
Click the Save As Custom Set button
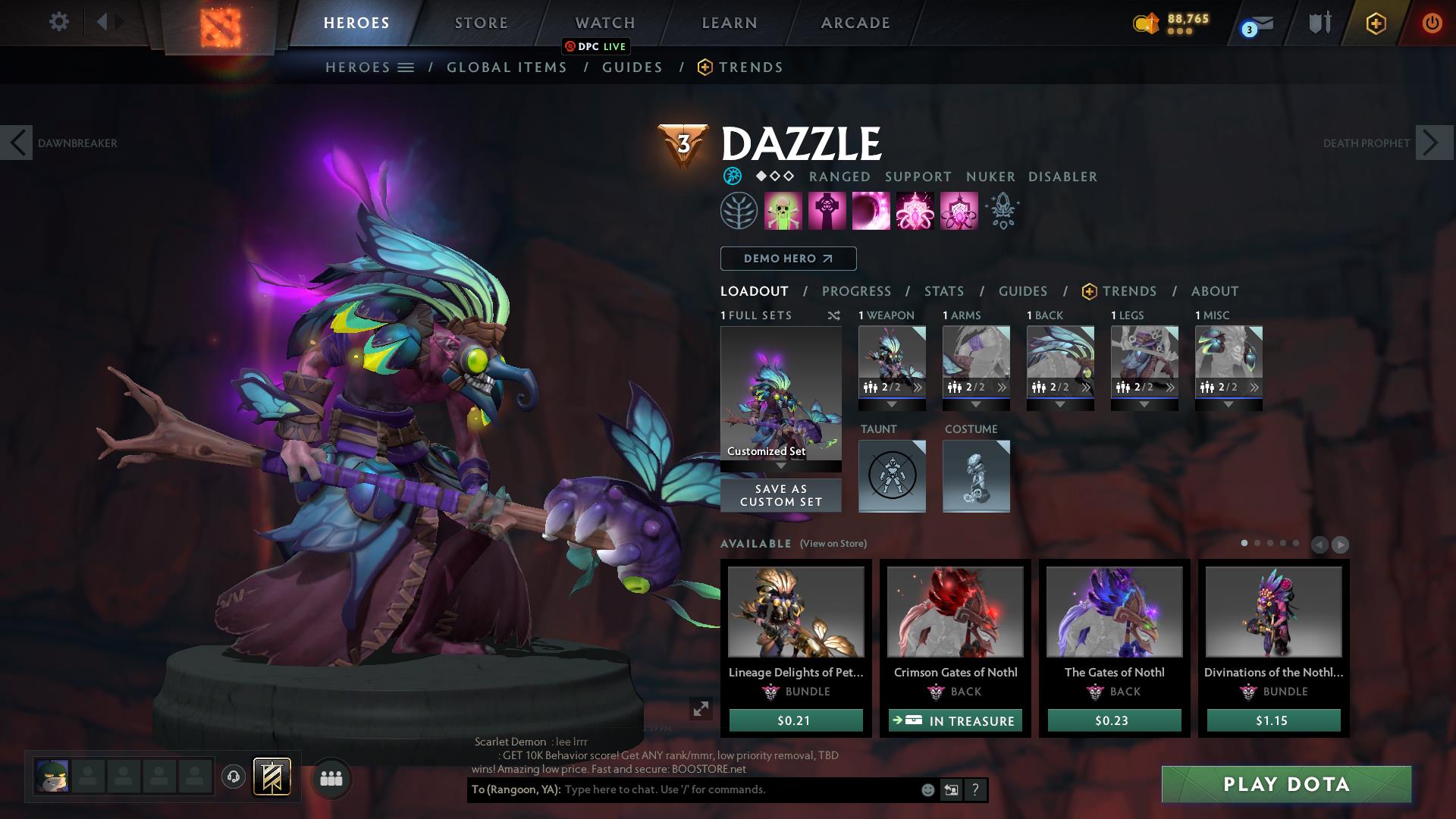780,495
